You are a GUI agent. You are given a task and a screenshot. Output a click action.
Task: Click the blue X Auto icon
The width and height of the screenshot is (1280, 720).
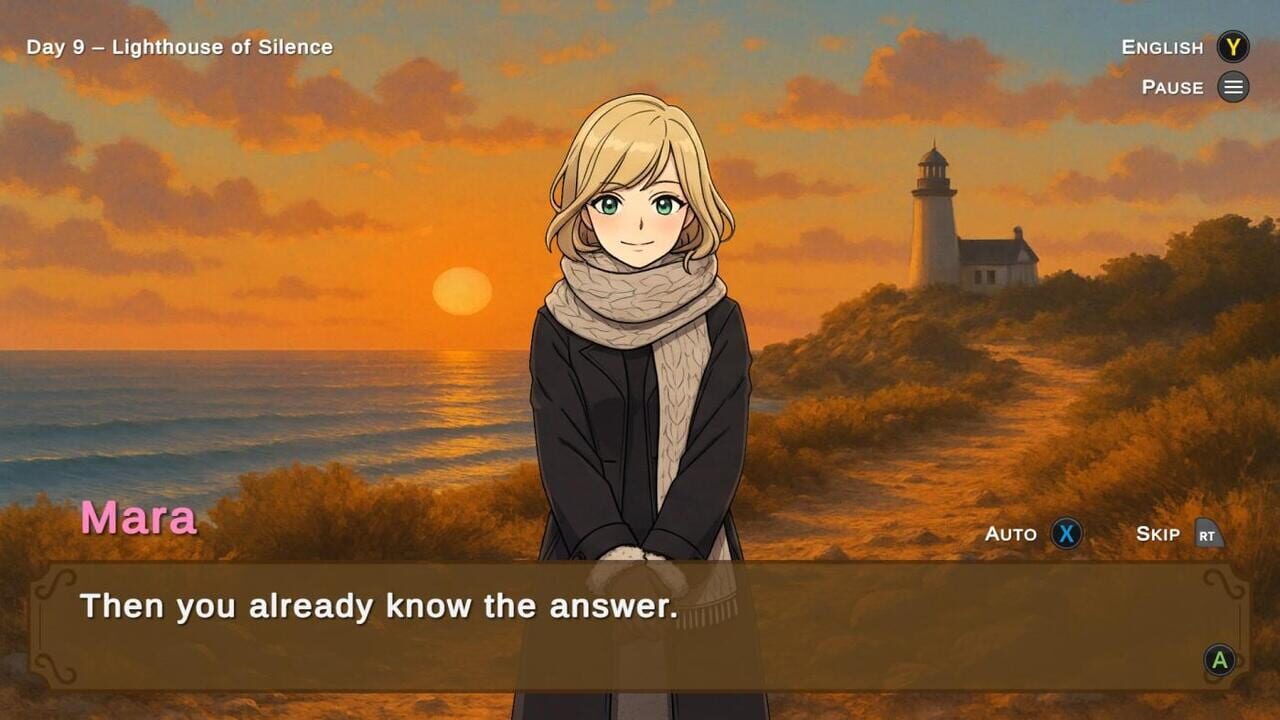tap(1068, 534)
